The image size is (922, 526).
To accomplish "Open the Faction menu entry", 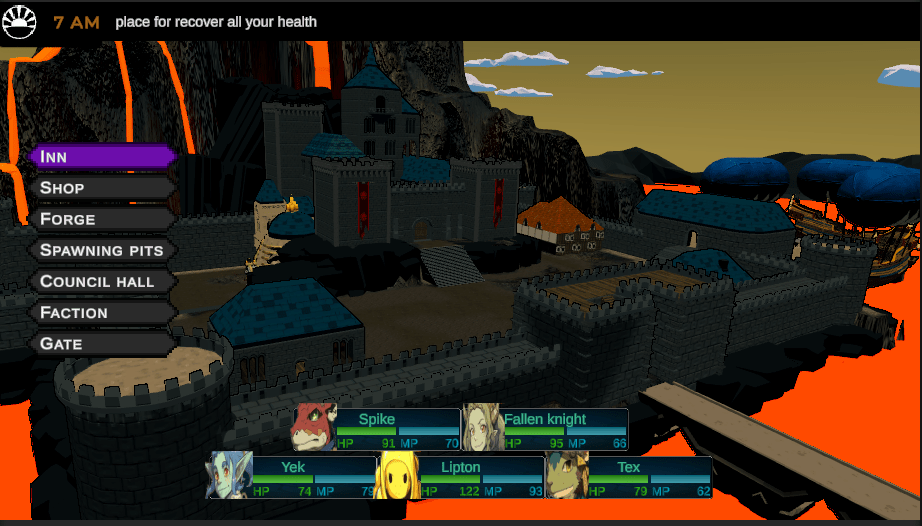I will (x=103, y=312).
